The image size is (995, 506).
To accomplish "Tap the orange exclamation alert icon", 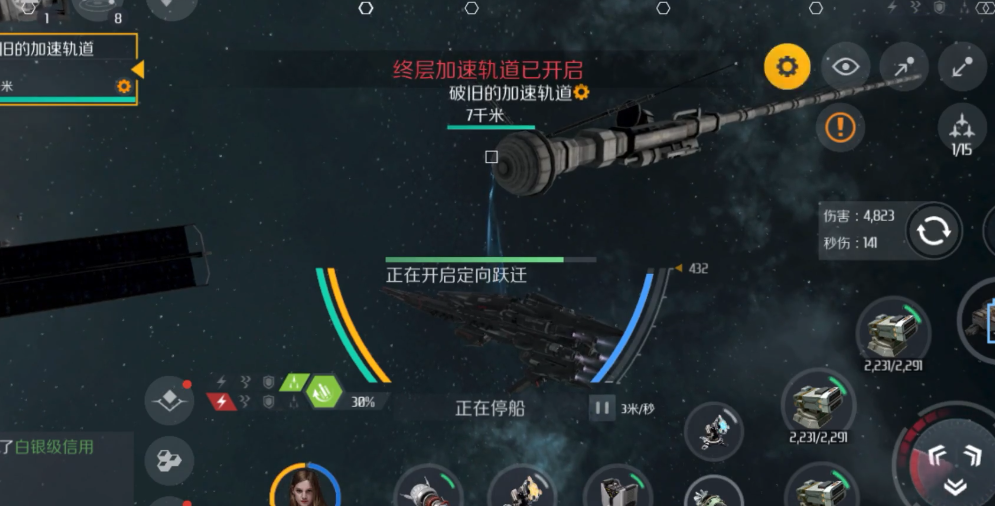I will click(840, 127).
